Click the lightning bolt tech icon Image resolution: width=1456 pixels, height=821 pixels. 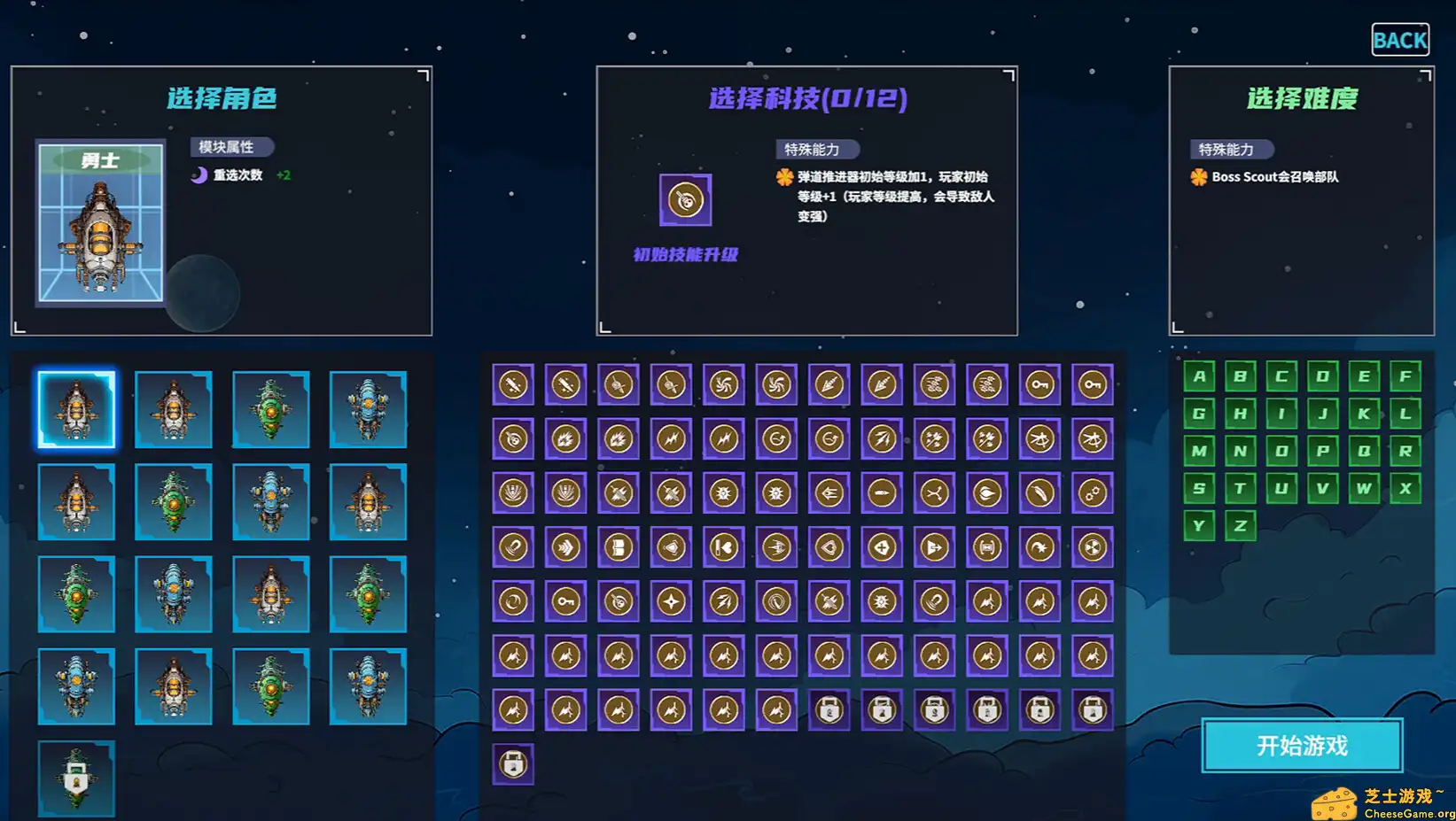[671, 438]
